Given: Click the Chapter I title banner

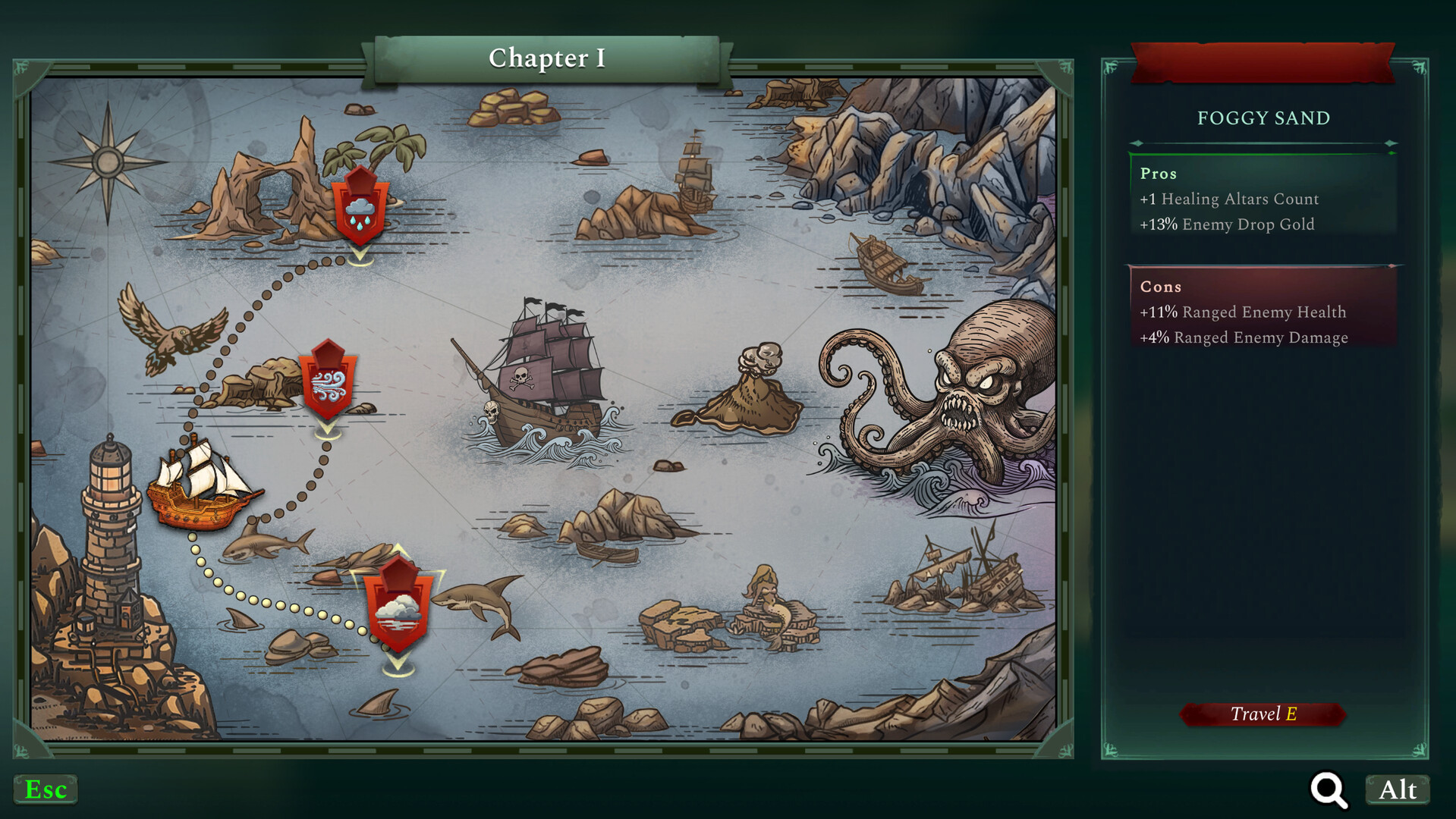Looking at the screenshot, I should point(546,58).
